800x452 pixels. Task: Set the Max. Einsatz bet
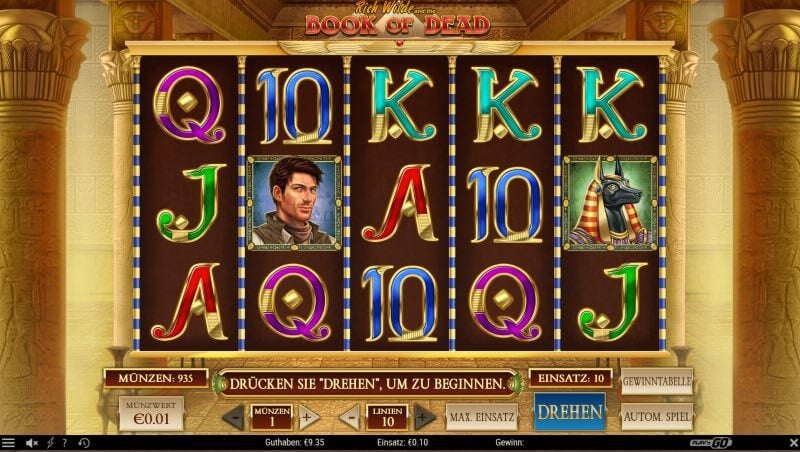pyautogui.click(x=481, y=416)
